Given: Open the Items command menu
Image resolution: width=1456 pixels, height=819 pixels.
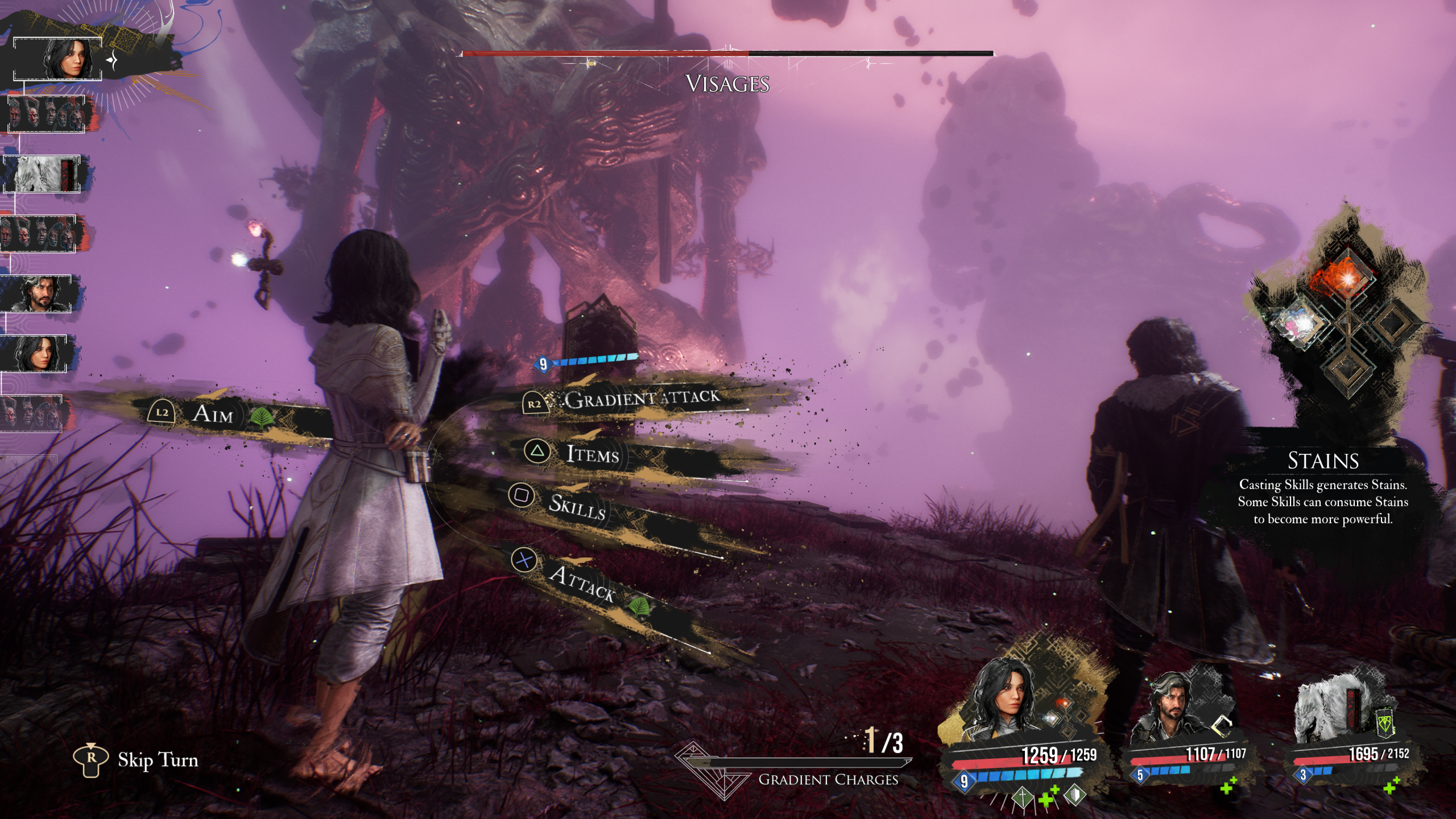Looking at the screenshot, I should [x=592, y=454].
